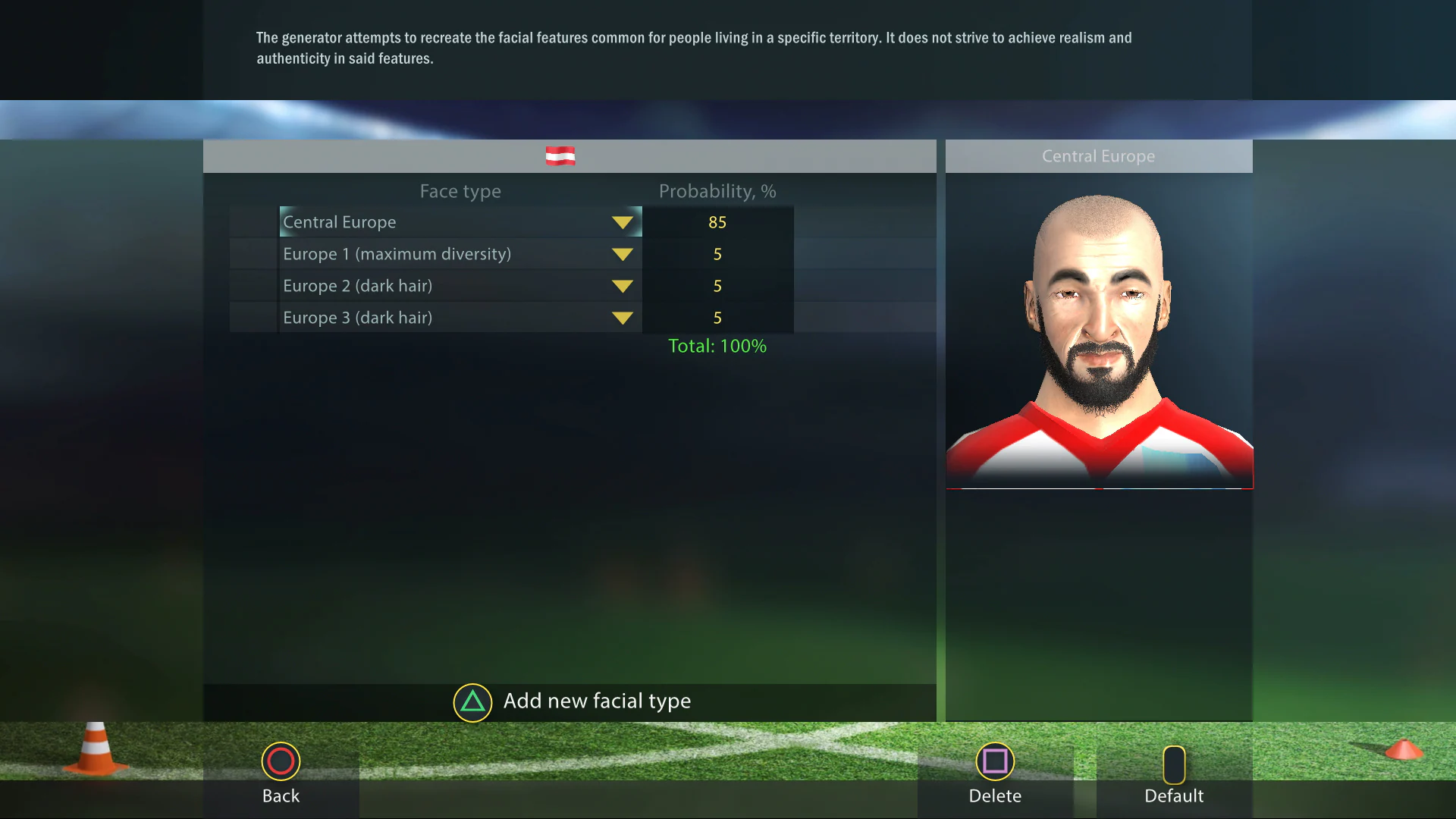The width and height of the screenshot is (1456, 819).
Task: Click the Central Europe panel header
Action: 1098,155
